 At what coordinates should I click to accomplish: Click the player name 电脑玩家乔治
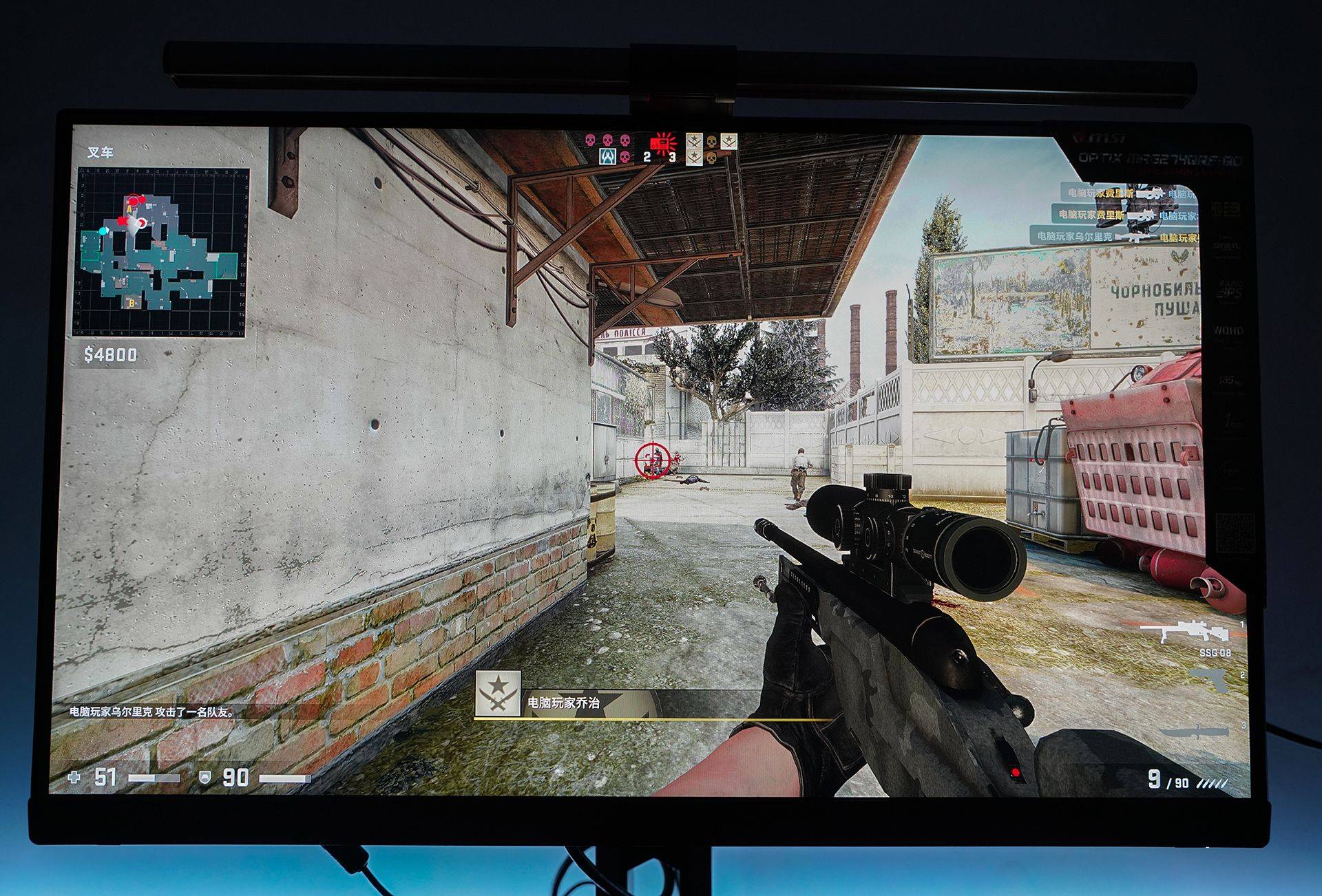coord(563,703)
